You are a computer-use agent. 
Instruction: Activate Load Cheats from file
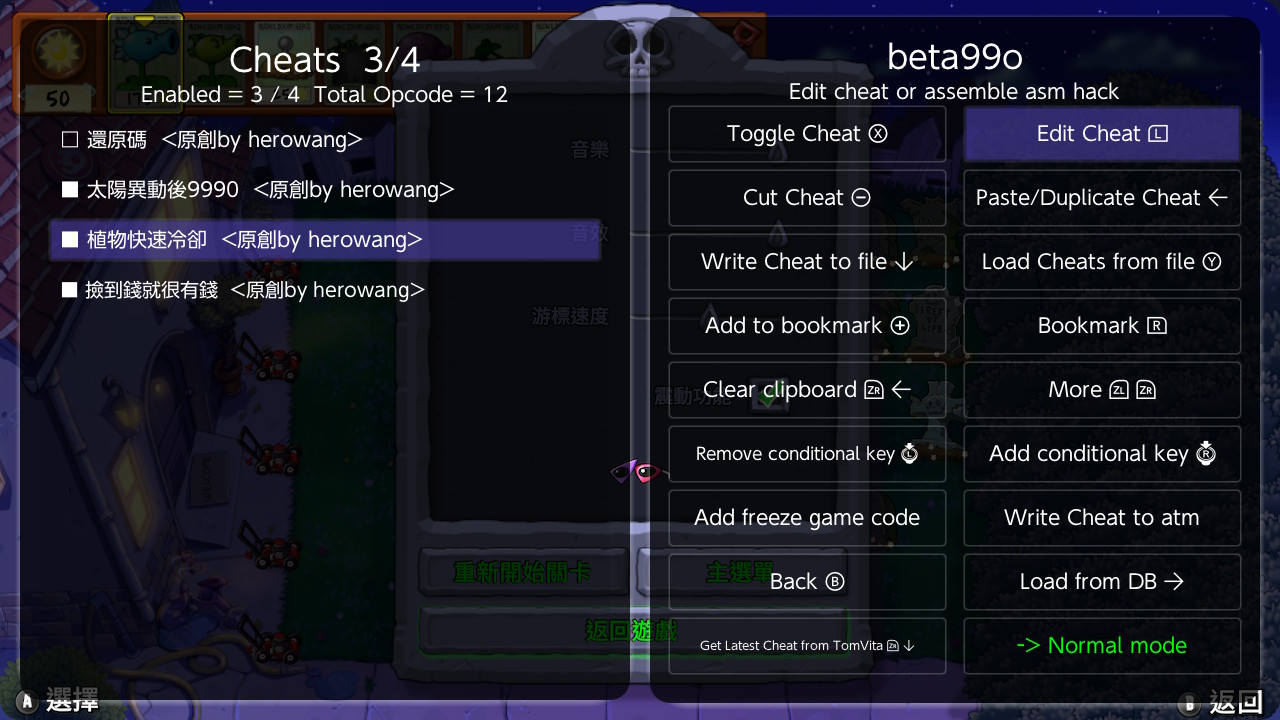pyautogui.click(x=1102, y=262)
